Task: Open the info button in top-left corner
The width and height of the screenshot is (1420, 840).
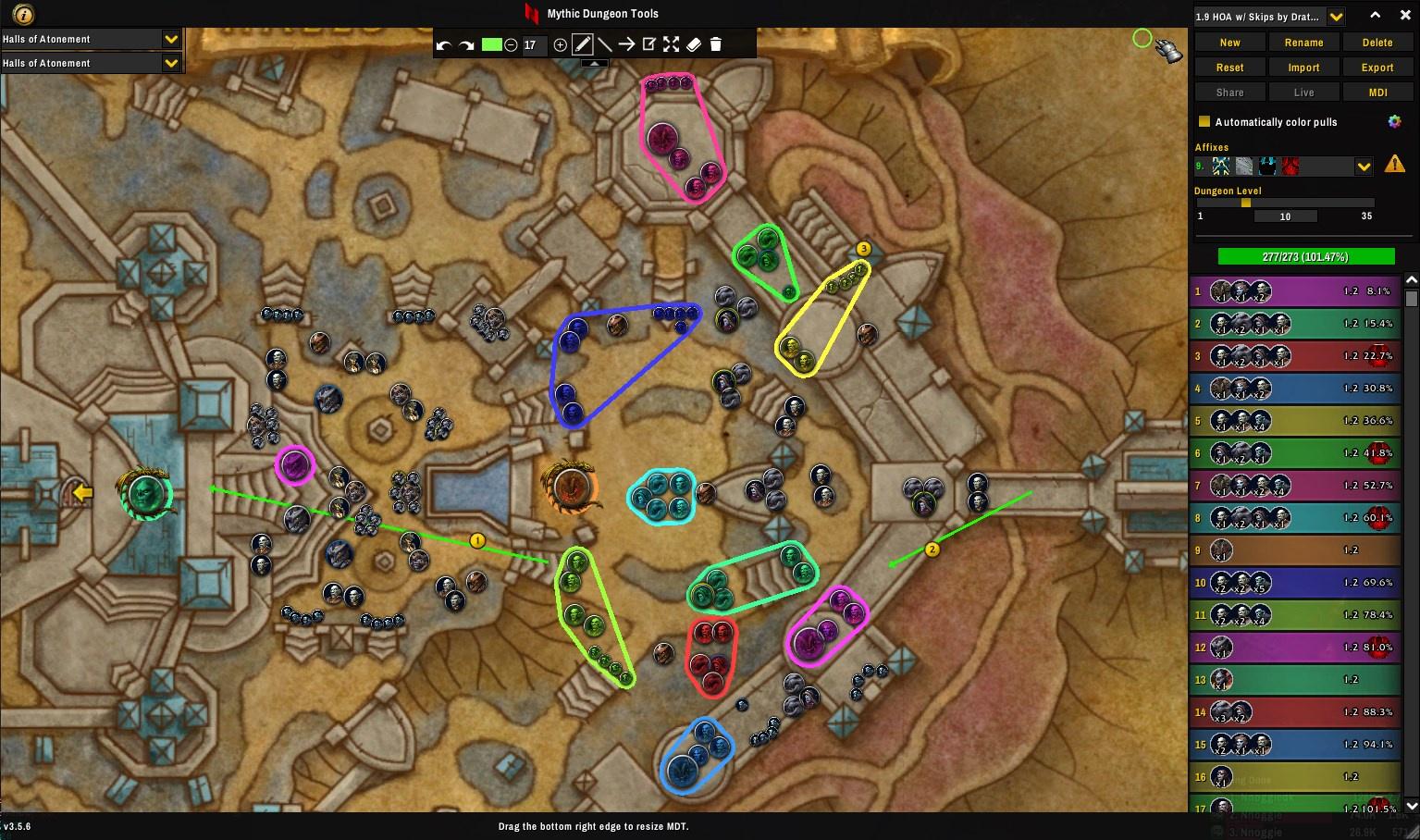Action: [x=23, y=14]
